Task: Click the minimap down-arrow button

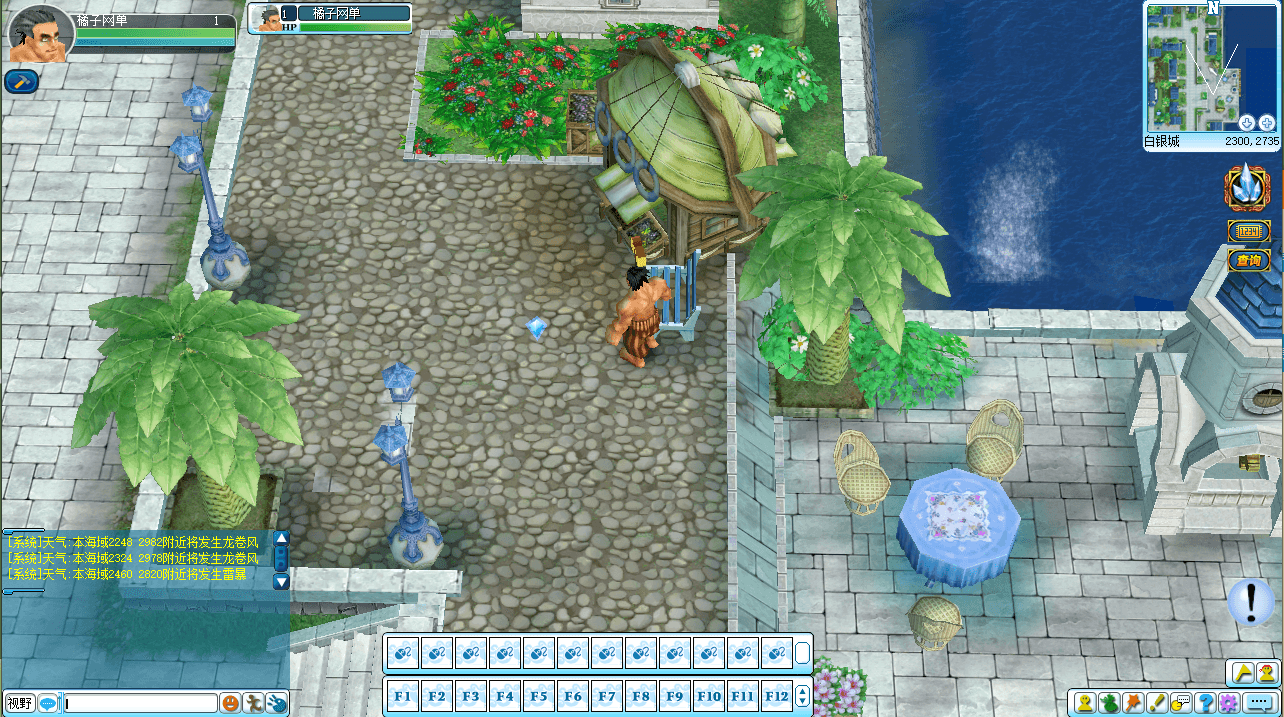Action: pos(1247,122)
